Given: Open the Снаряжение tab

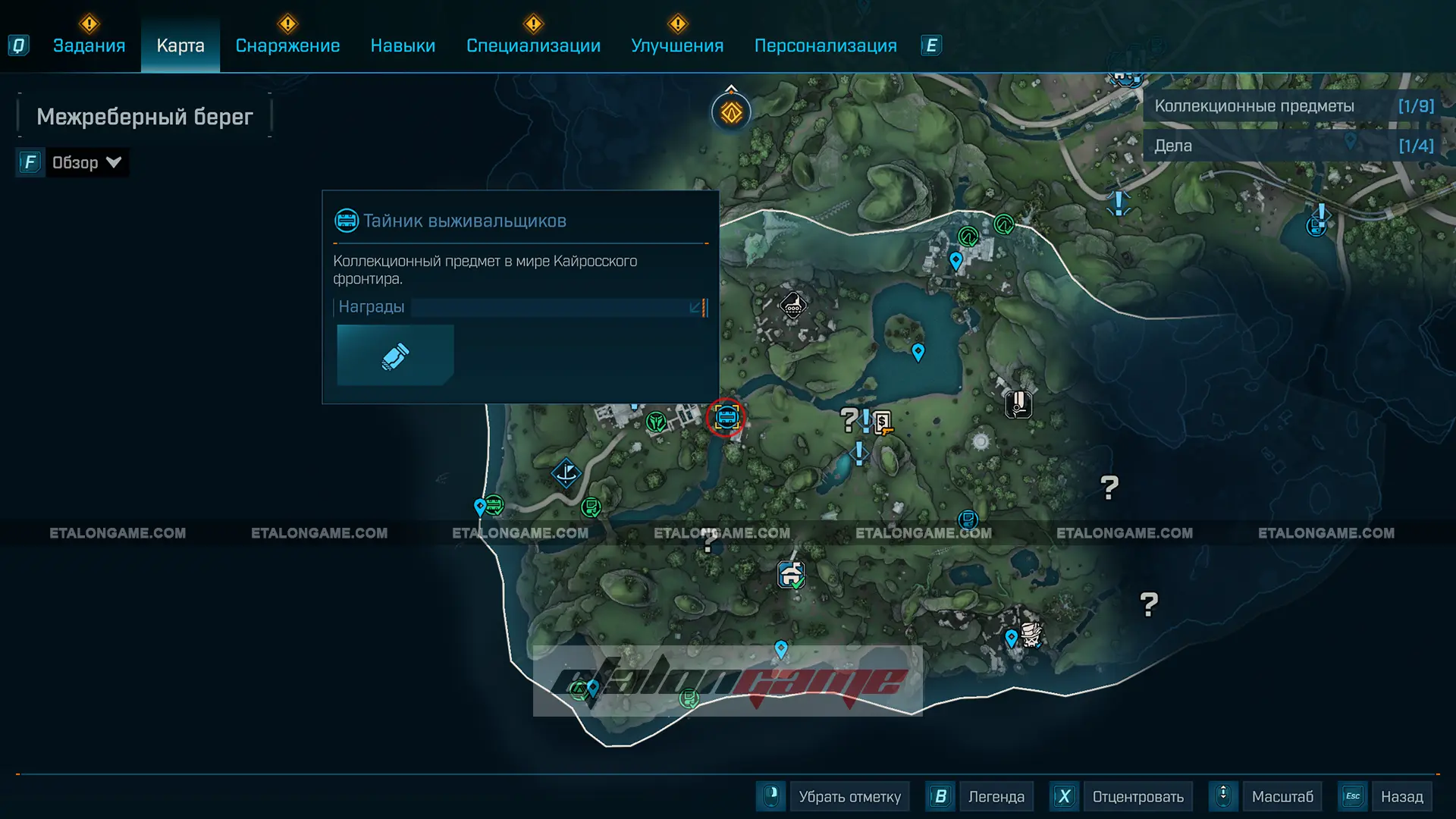Looking at the screenshot, I should click(287, 45).
